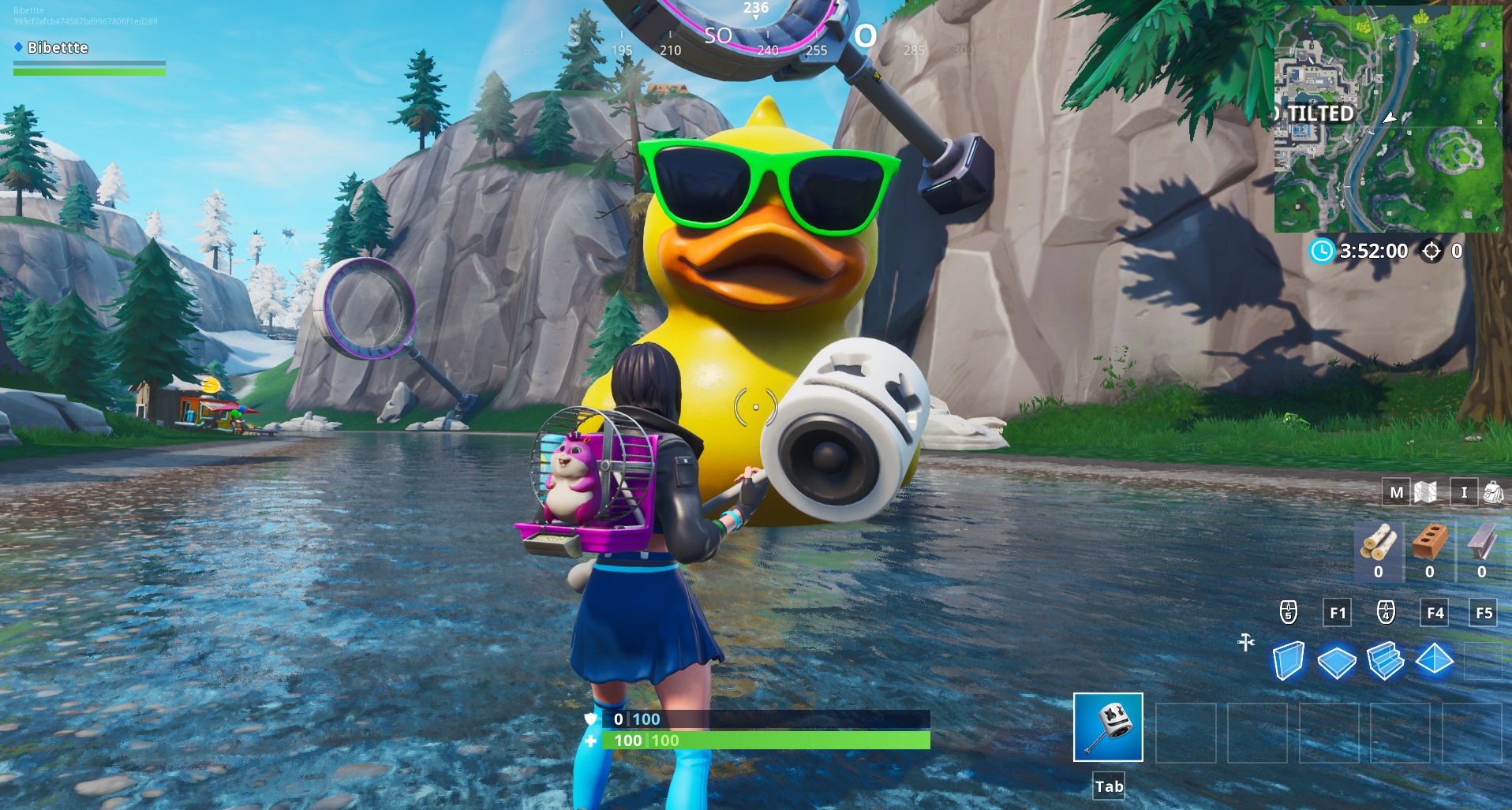This screenshot has height=810, width=1512.
Task: Select the Marshmello pickaxe hotbar thumbnail
Action: pos(1107,726)
